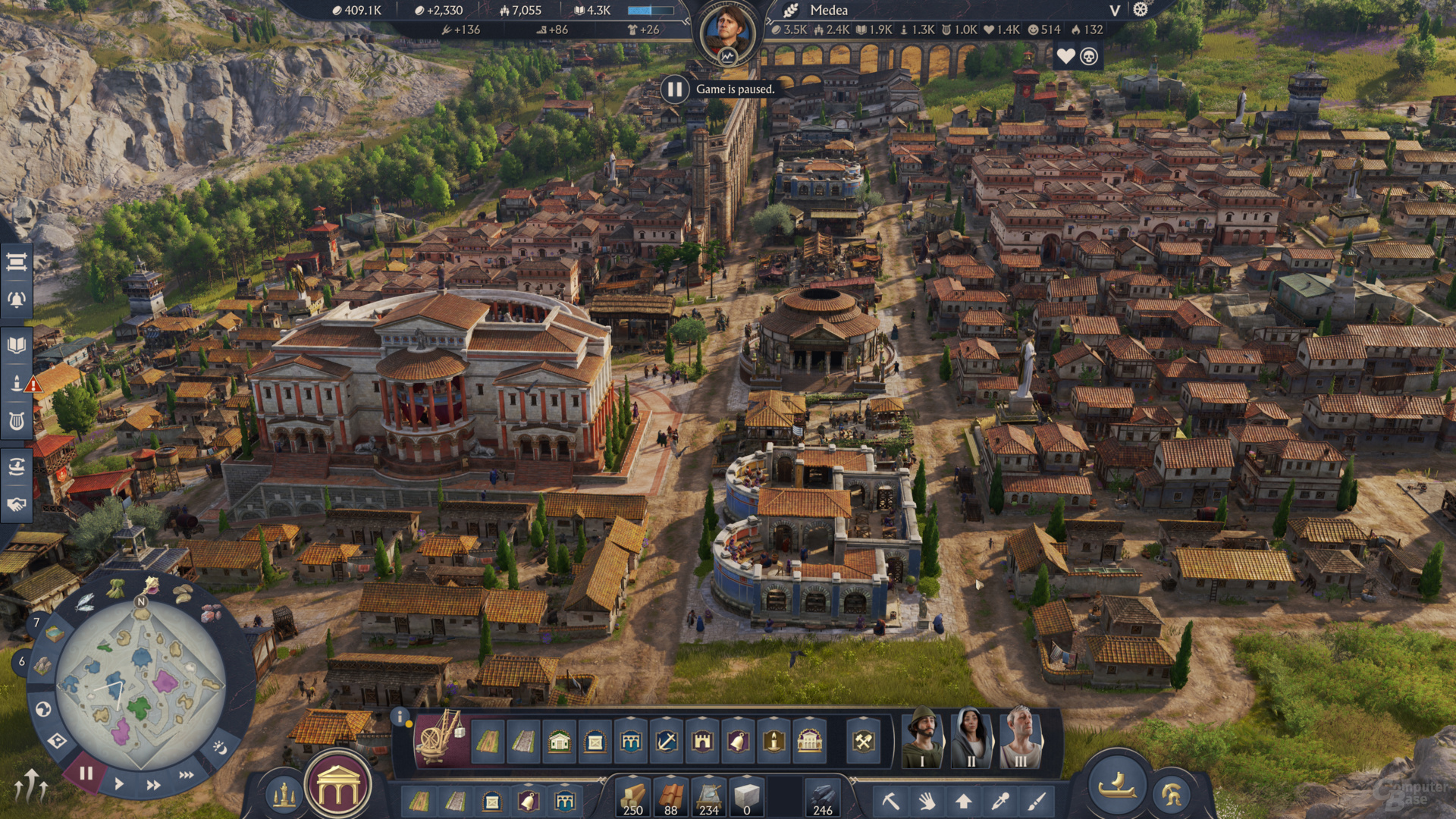Image resolution: width=1456 pixels, height=819 pixels.
Task: Select the population tier III portrait
Action: click(1021, 738)
